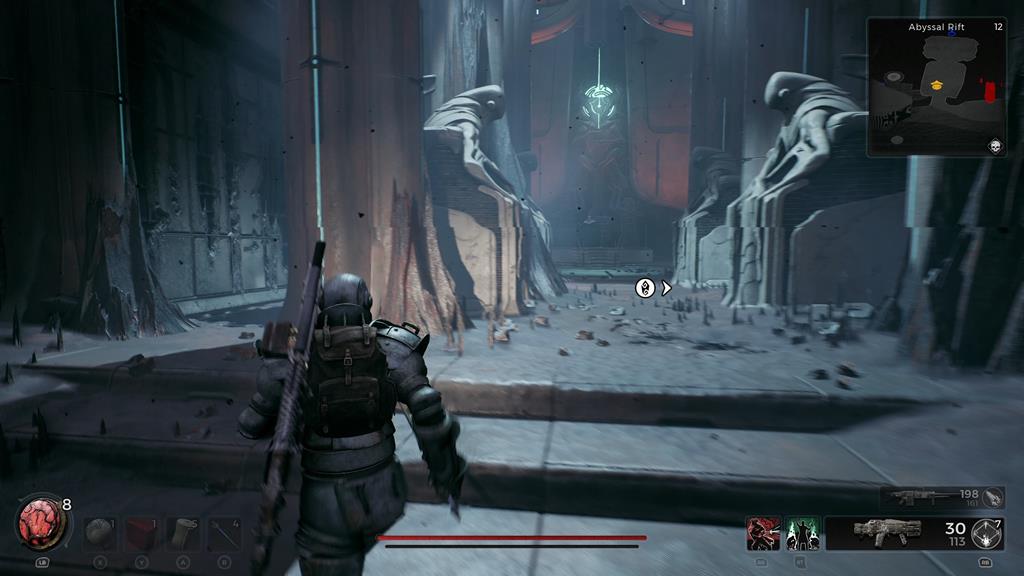Use the bandage roll consumable
The height and width of the screenshot is (576, 1024).
(x=183, y=533)
